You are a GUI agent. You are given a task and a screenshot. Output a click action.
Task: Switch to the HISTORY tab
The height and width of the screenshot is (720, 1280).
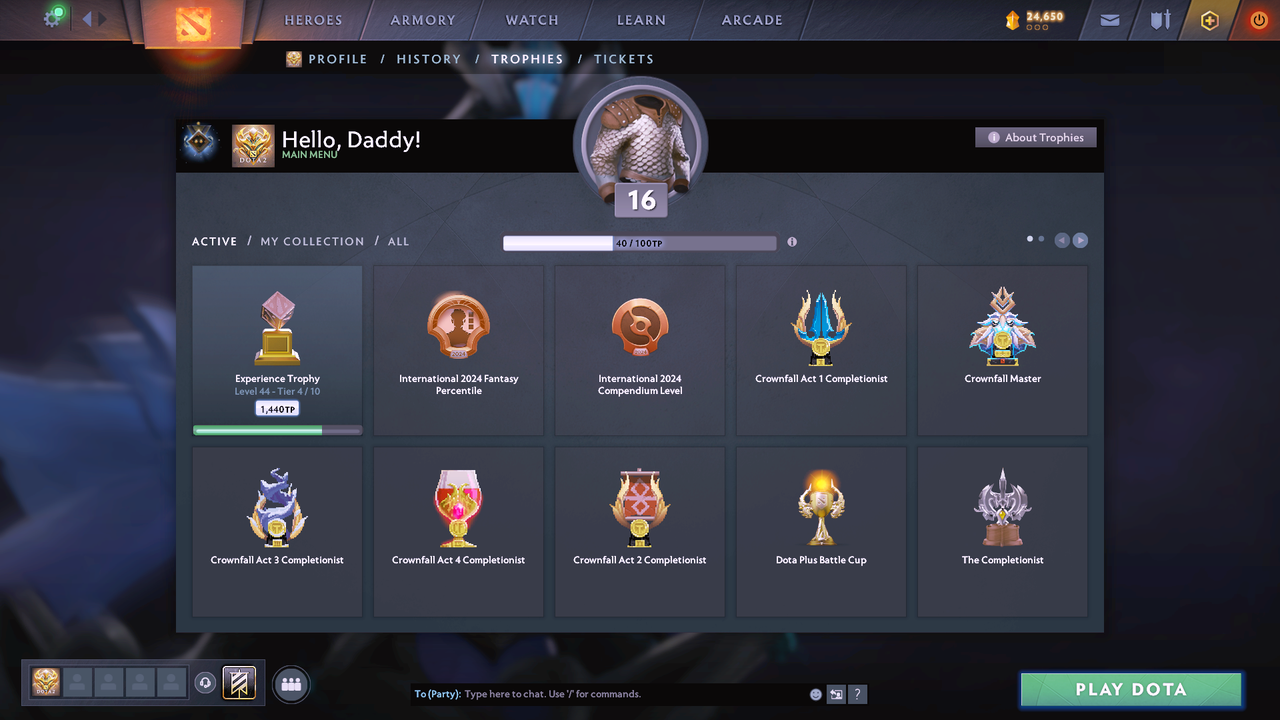(x=428, y=59)
